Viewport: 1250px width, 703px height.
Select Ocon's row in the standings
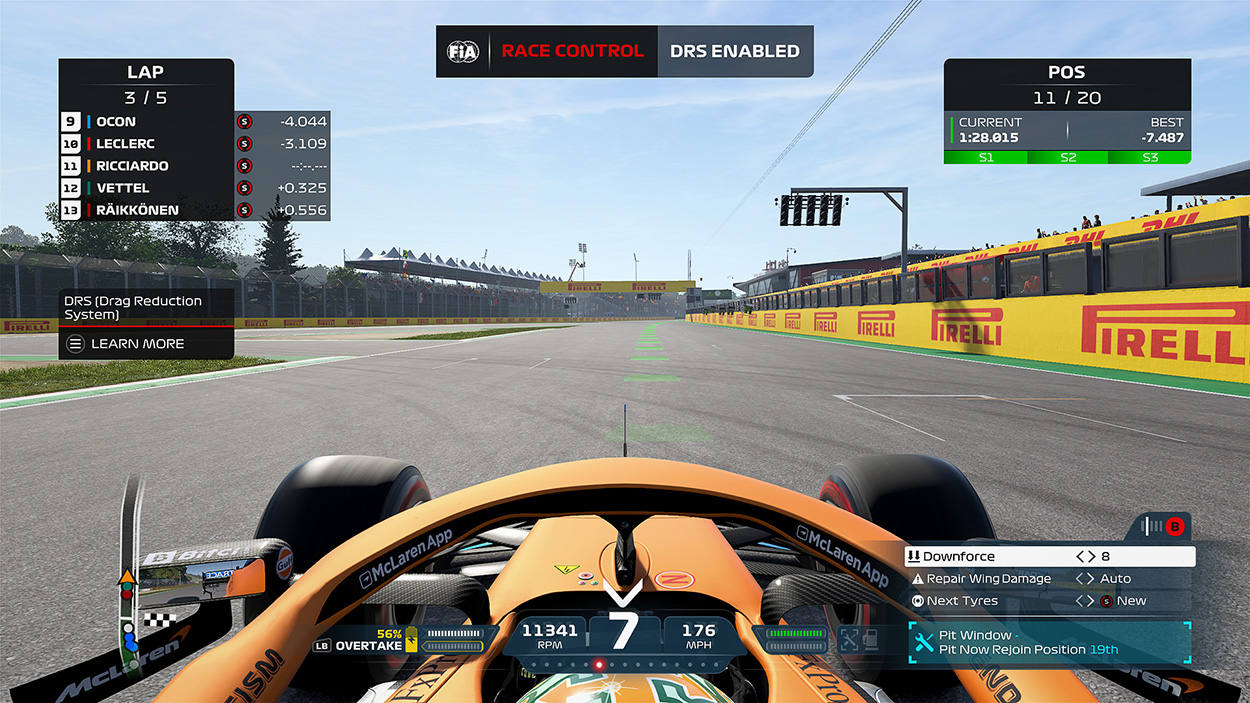click(x=194, y=122)
